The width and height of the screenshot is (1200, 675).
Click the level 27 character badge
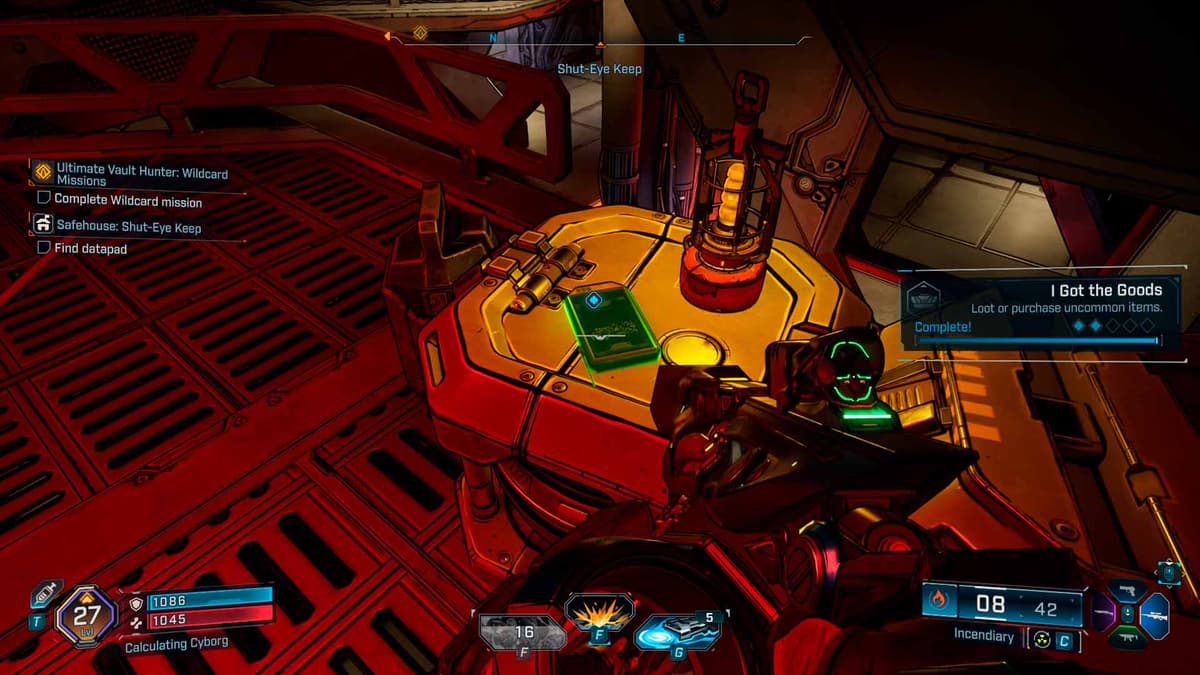point(86,612)
